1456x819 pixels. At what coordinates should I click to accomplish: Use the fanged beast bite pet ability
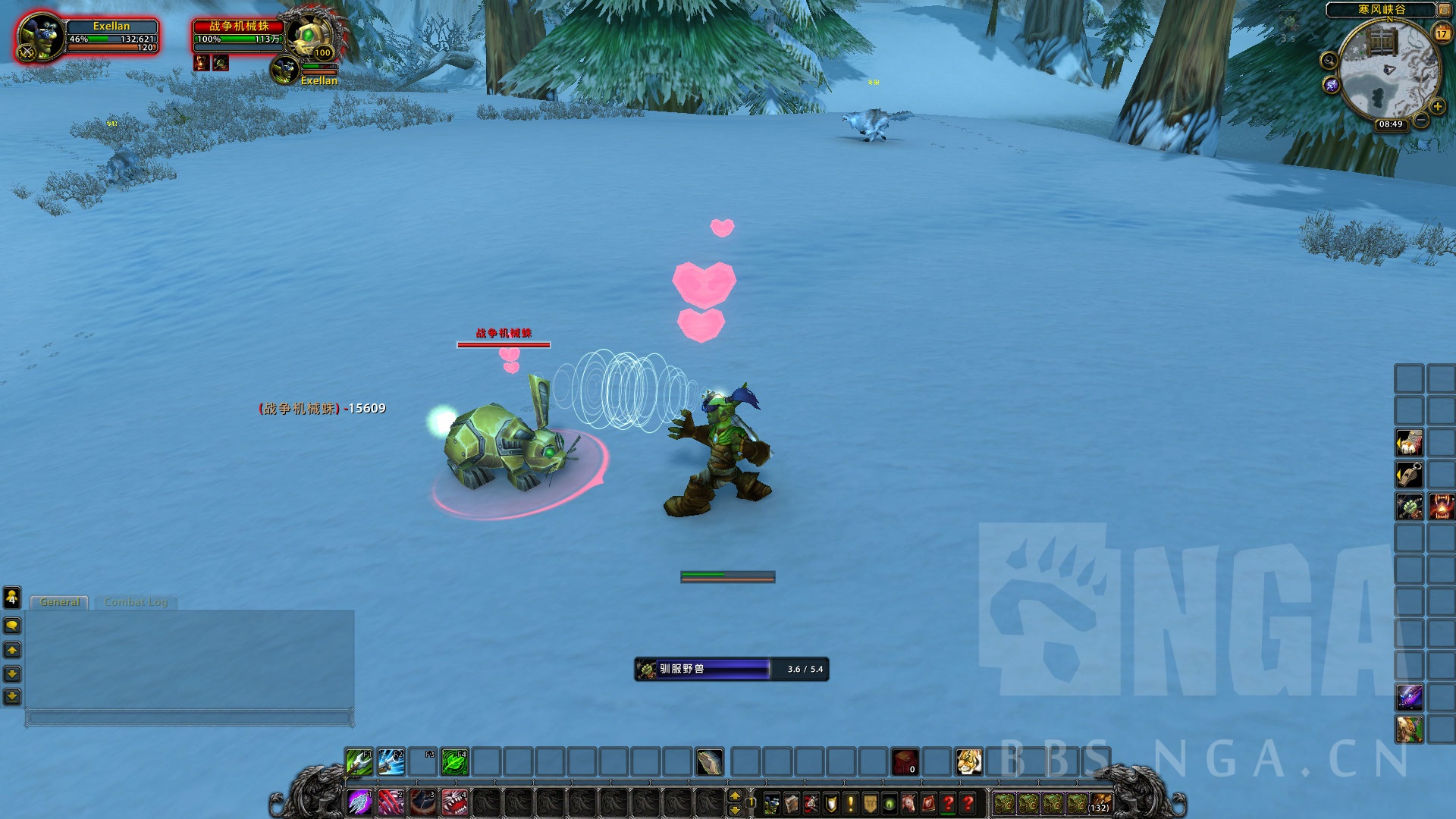tap(455, 802)
